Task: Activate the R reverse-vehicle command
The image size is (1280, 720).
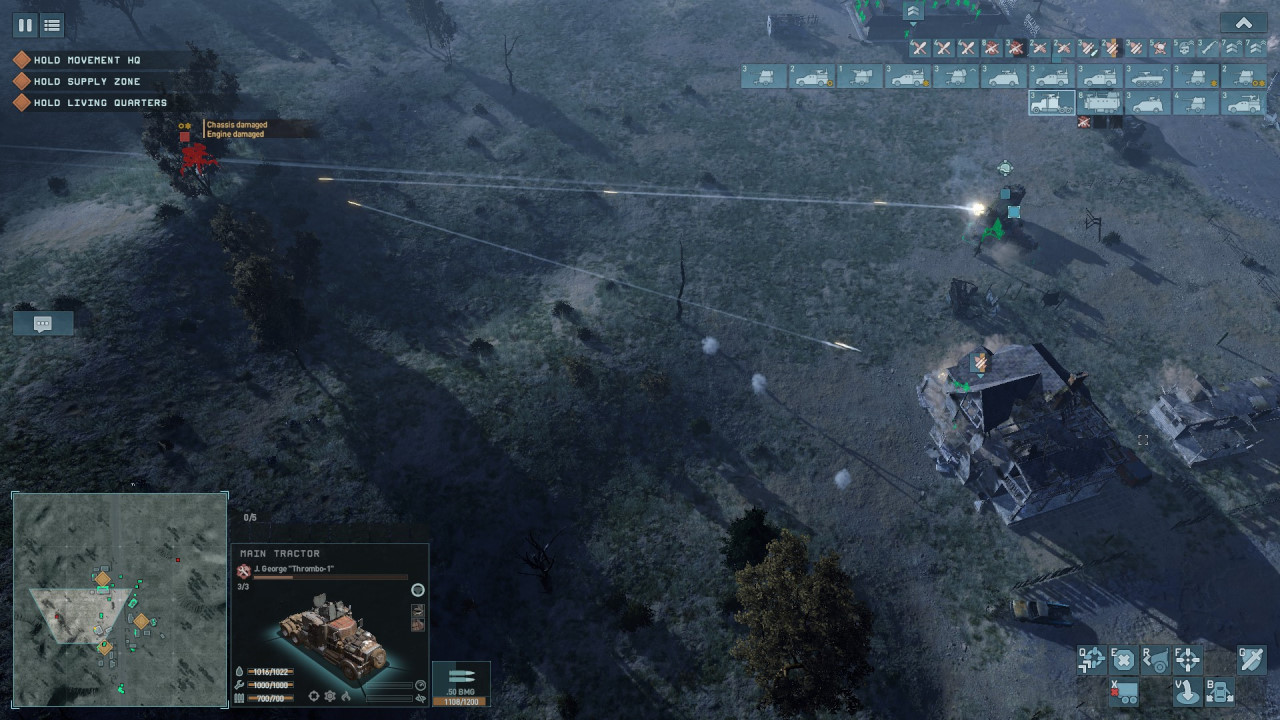Action: (x=1156, y=659)
